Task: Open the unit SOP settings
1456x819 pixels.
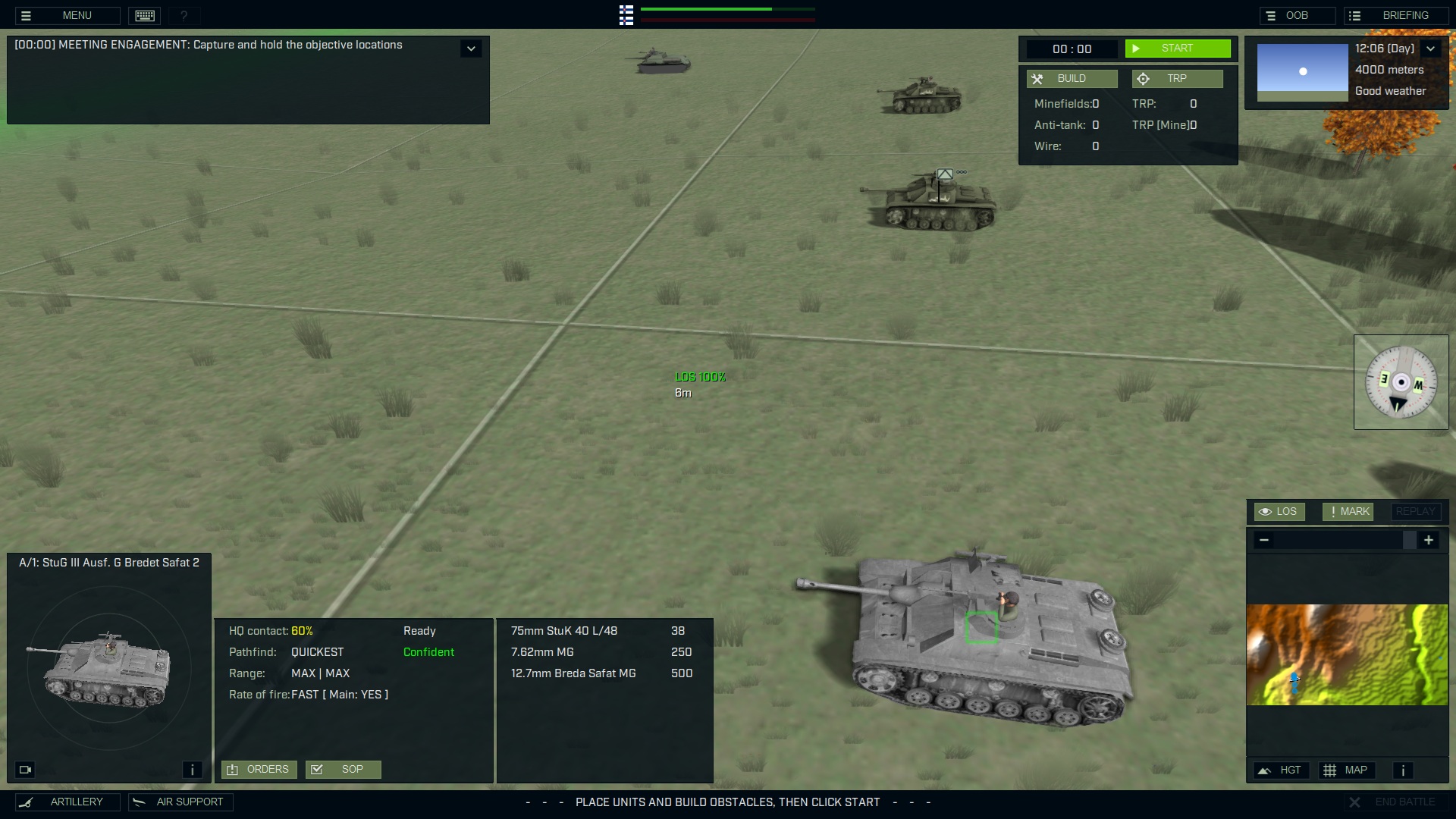Action: (x=343, y=770)
